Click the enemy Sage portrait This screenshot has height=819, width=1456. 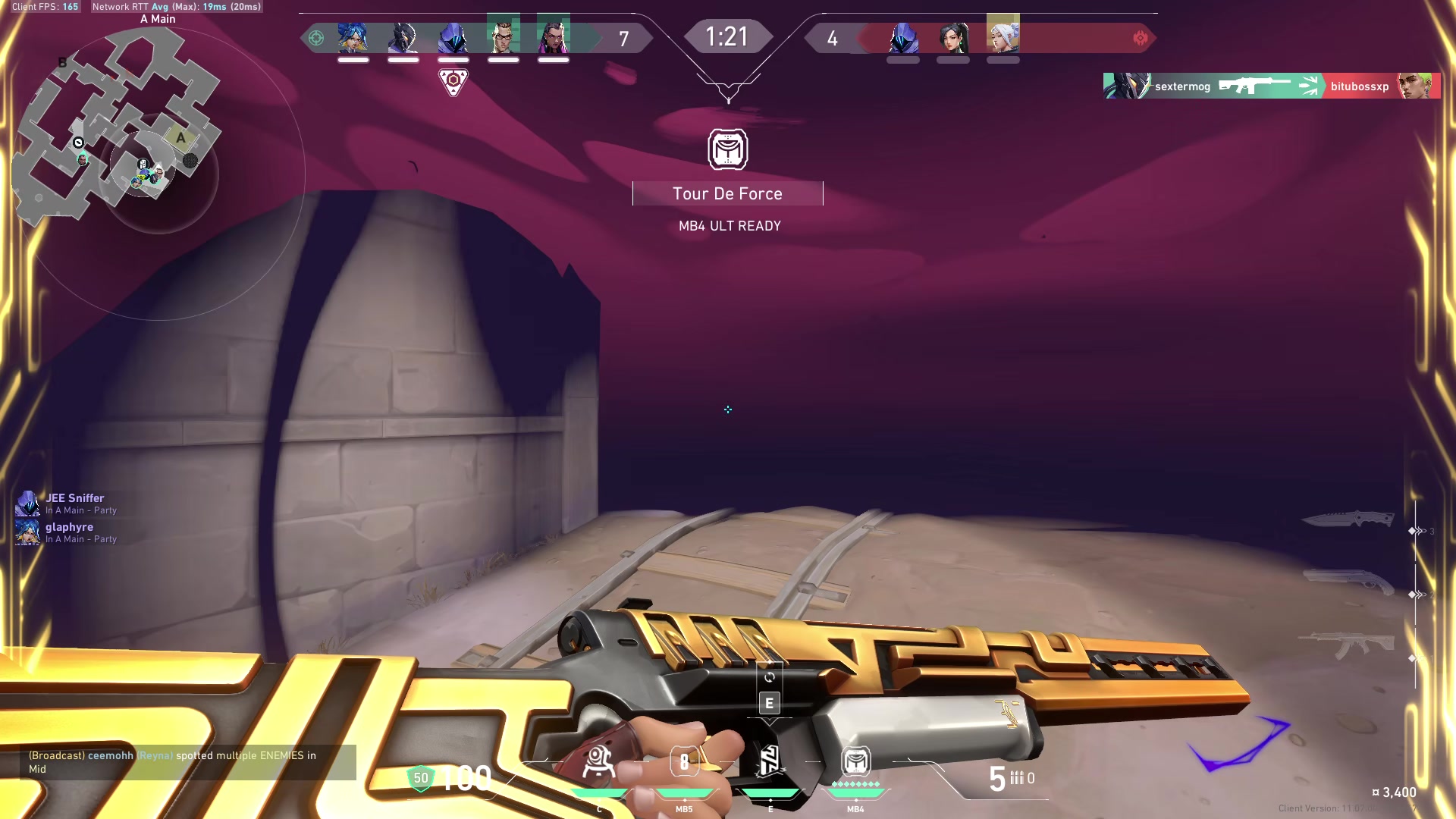pyautogui.click(x=953, y=36)
